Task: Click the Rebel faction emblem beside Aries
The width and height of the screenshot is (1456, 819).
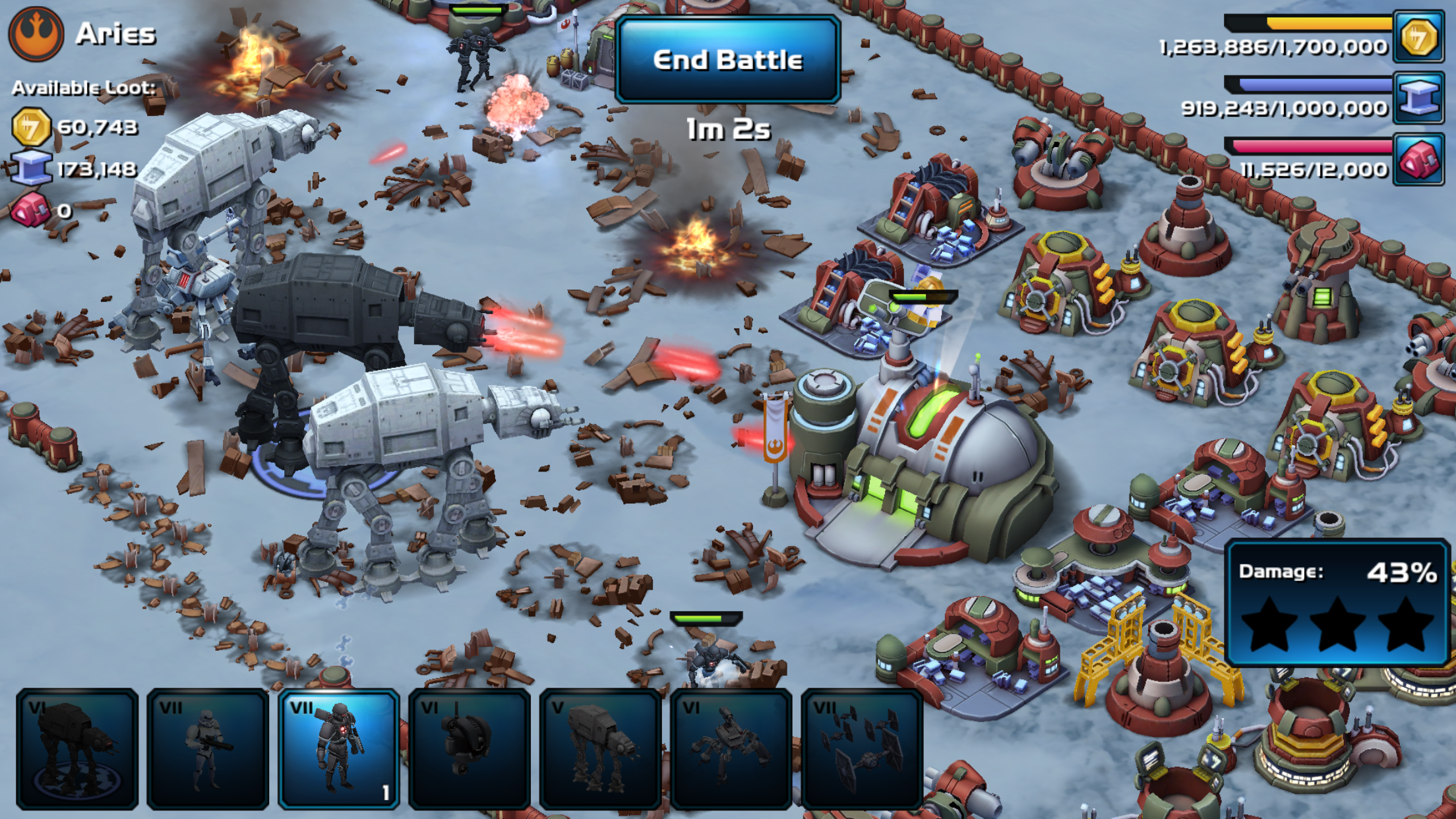Action: coord(36,33)
